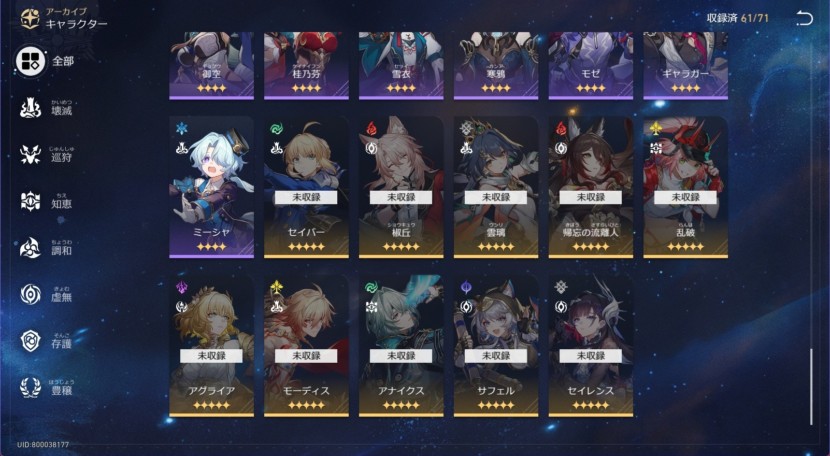Open the サフェル character card
This screenshot has width=830, height=456.
[x=496, y=345]
